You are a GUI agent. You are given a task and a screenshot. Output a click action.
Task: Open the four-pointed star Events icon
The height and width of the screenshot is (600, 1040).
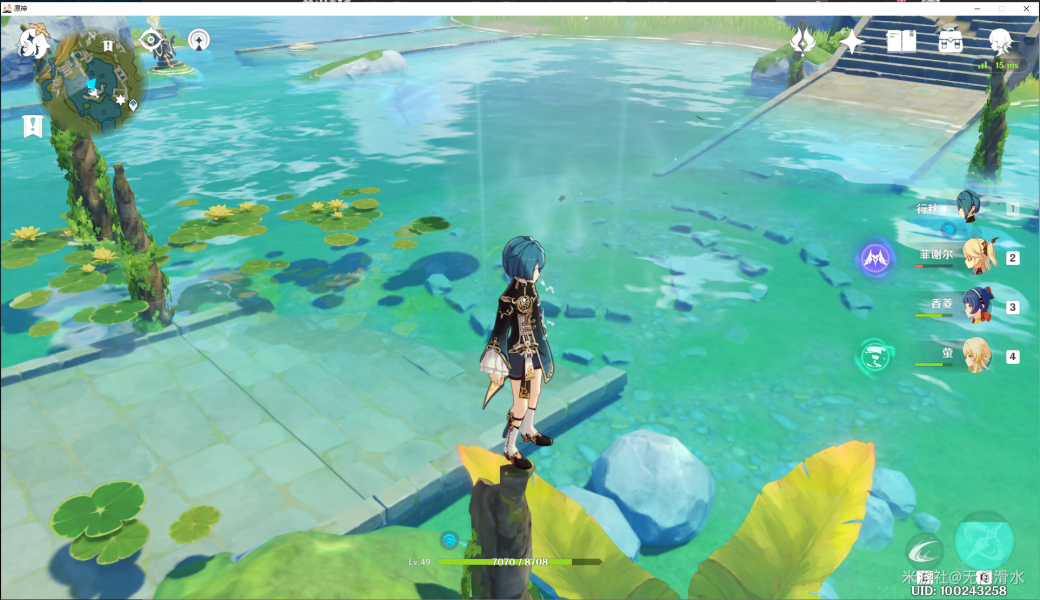tap(852, 41)
